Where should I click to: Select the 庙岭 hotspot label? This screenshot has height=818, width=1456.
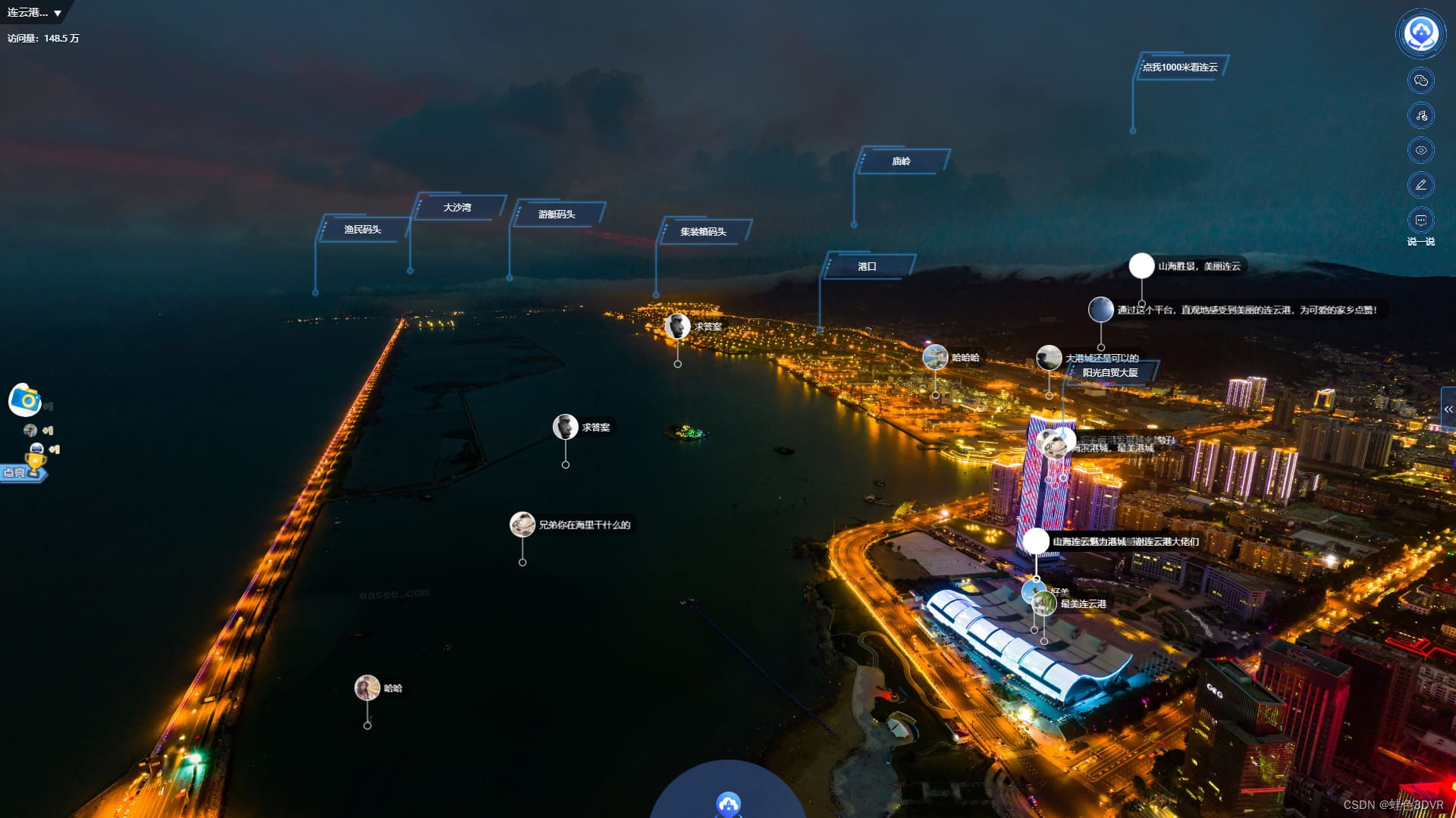(x=901, y=161)
